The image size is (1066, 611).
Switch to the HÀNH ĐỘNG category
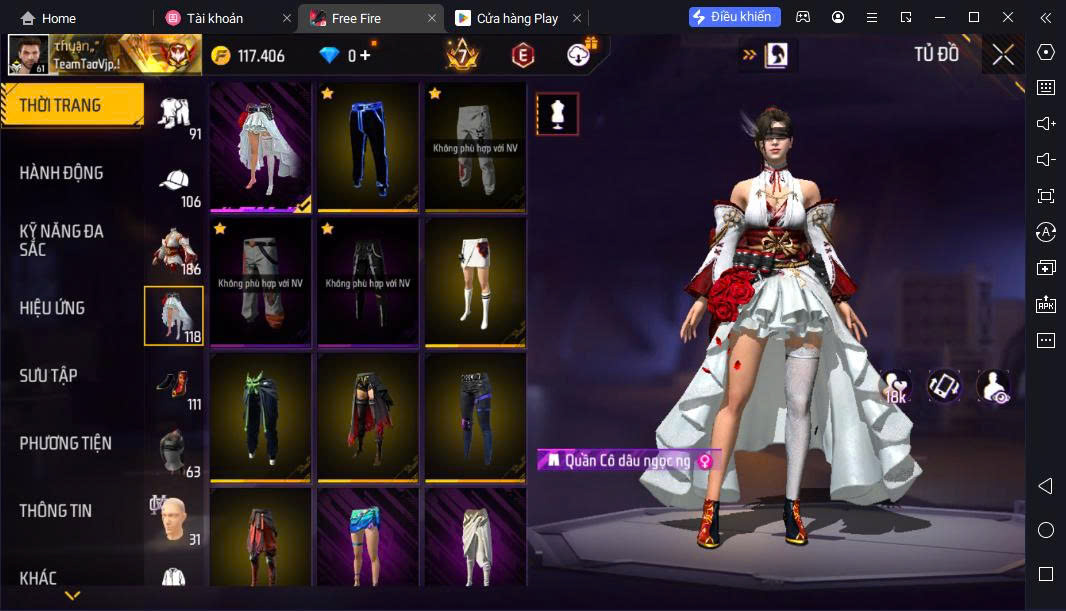point(62,173)
